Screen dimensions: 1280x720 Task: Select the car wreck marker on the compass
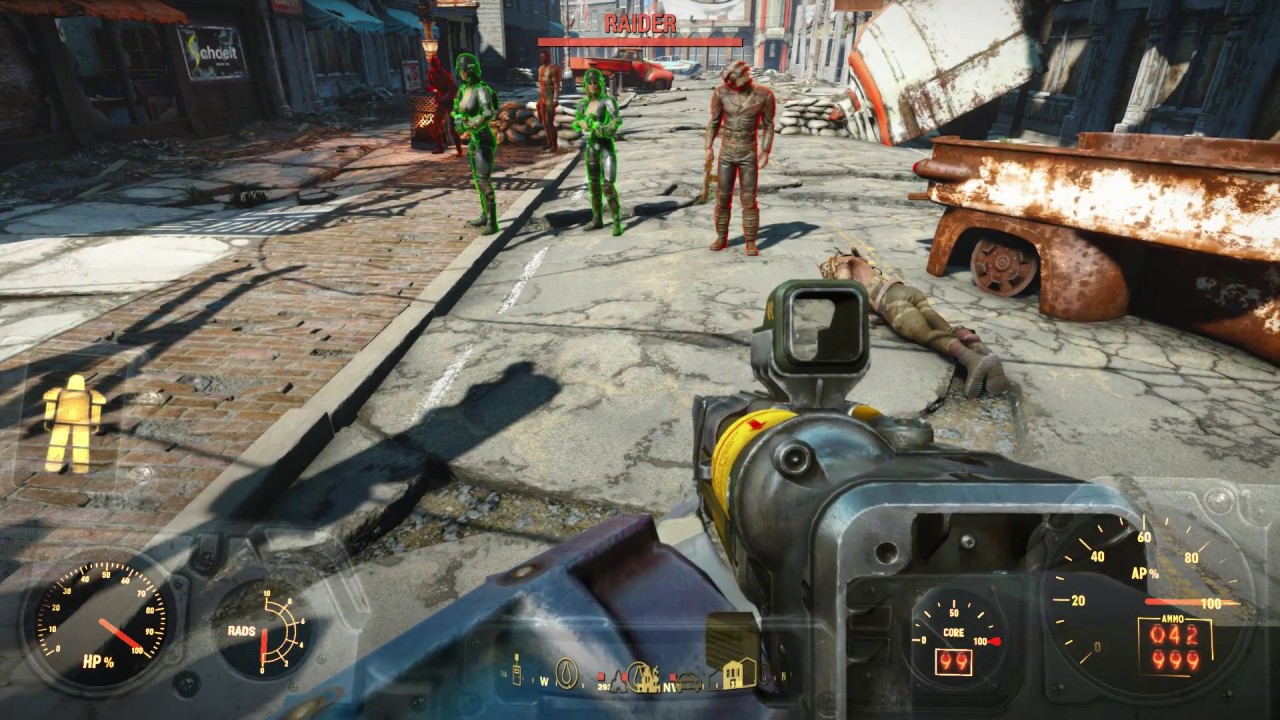coord(689,682)
